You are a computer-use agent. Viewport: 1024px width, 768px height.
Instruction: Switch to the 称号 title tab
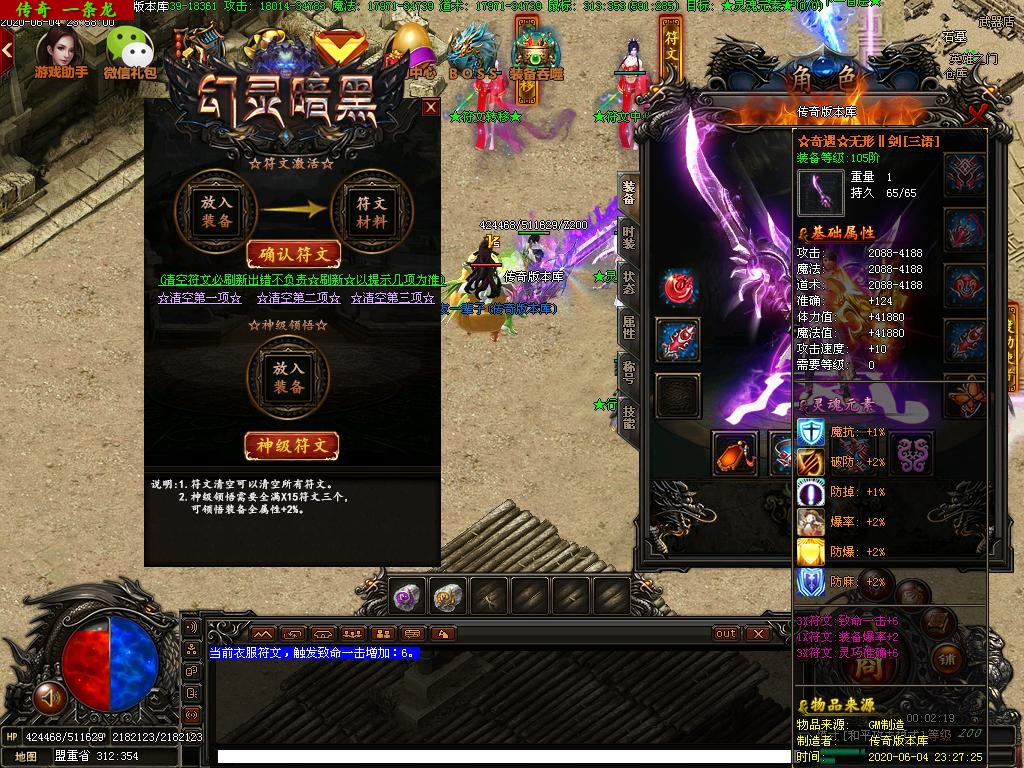(x=628, y=372)
